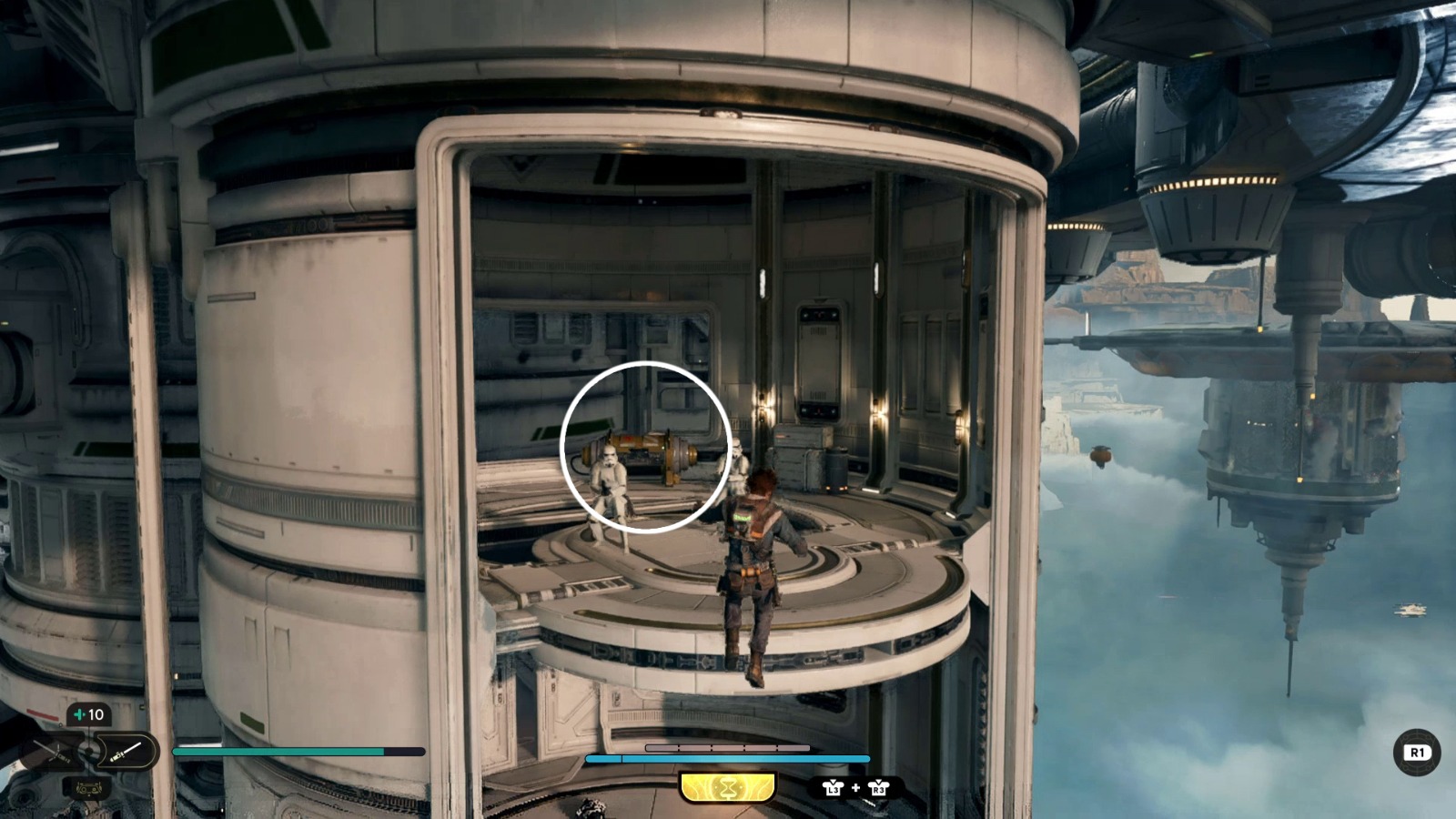Click the blue Force meter at bottom center
This screenshot has width=1456, height=819.
pyautogui.click(x=728, y=757)
